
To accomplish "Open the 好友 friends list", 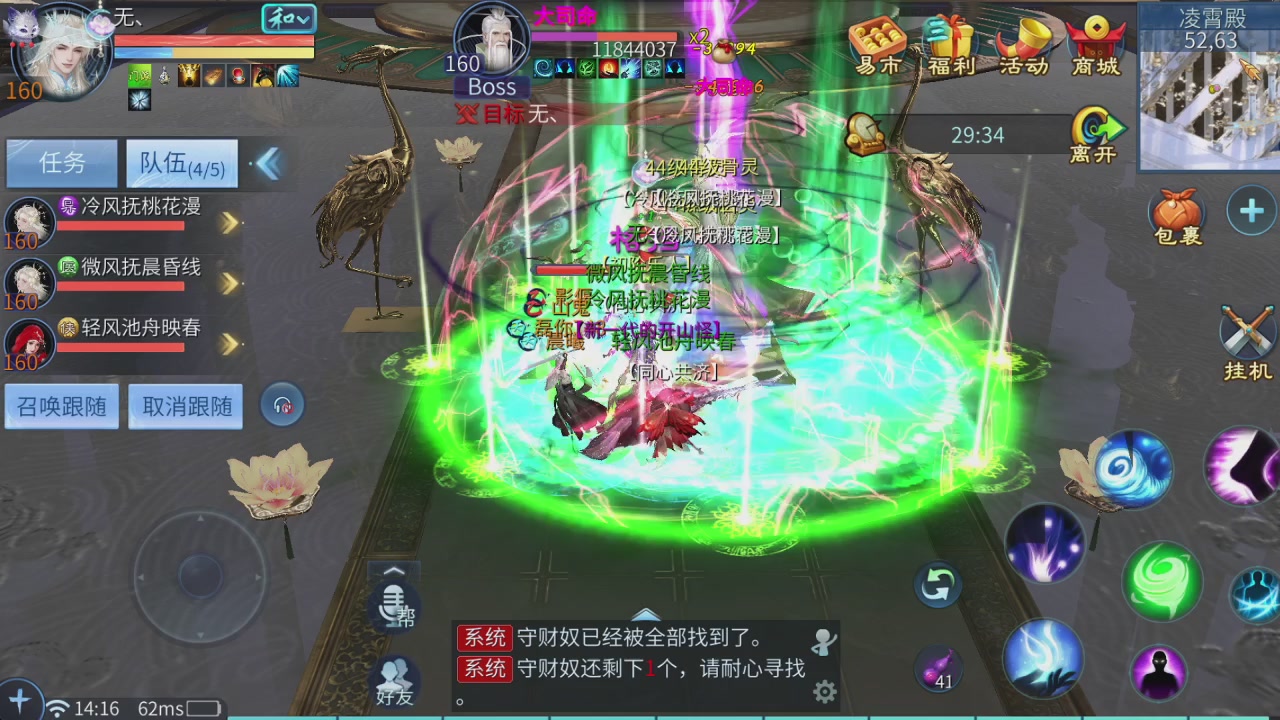I will [394, 680].
